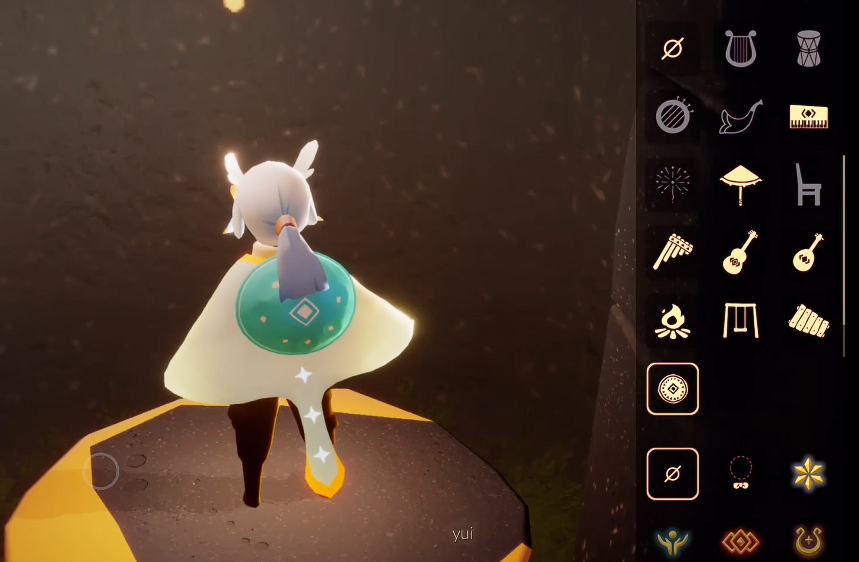Choose the piano keyboard instrument

(x=808, y=116)
